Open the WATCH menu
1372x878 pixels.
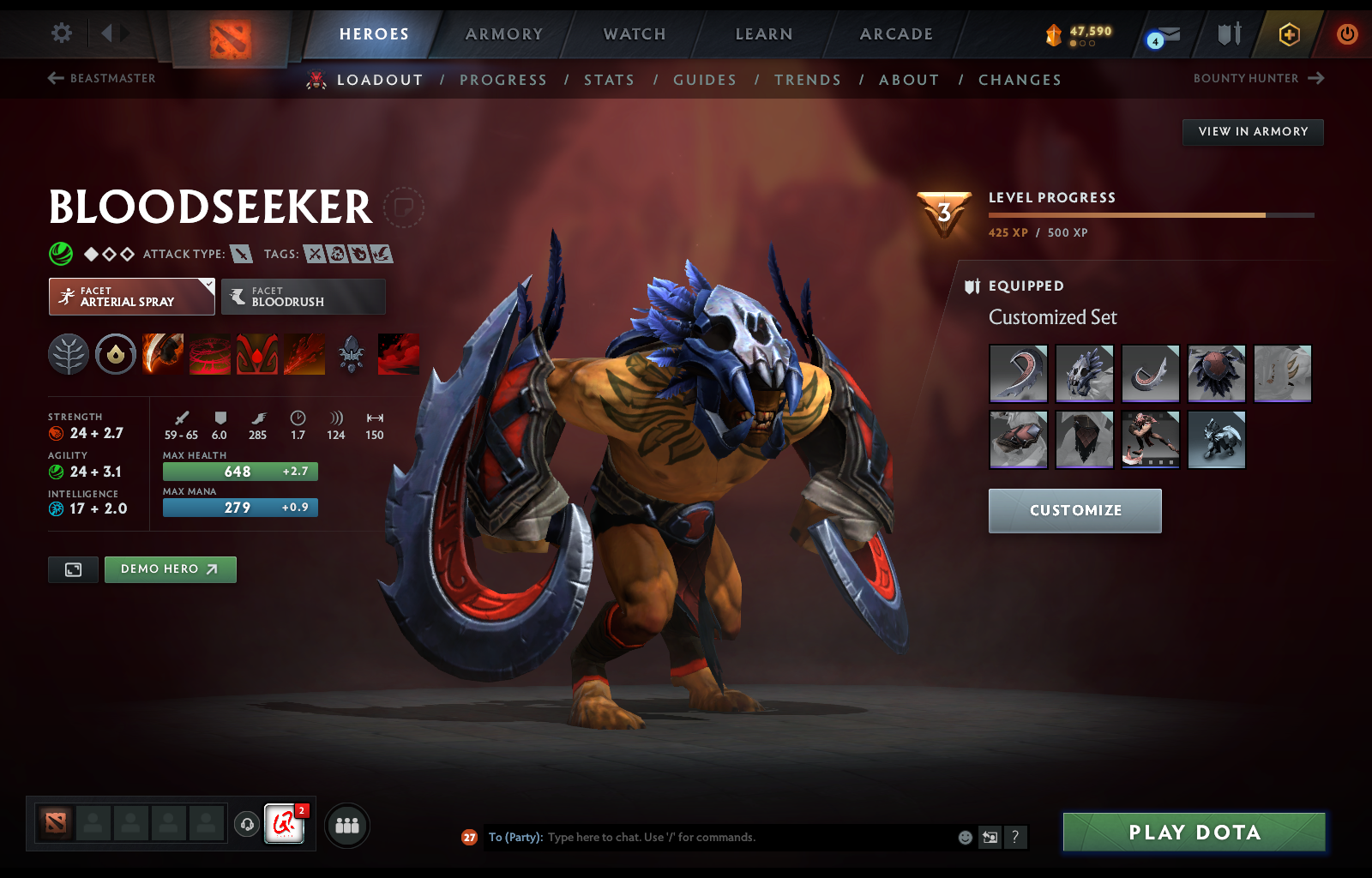point(634,34)
